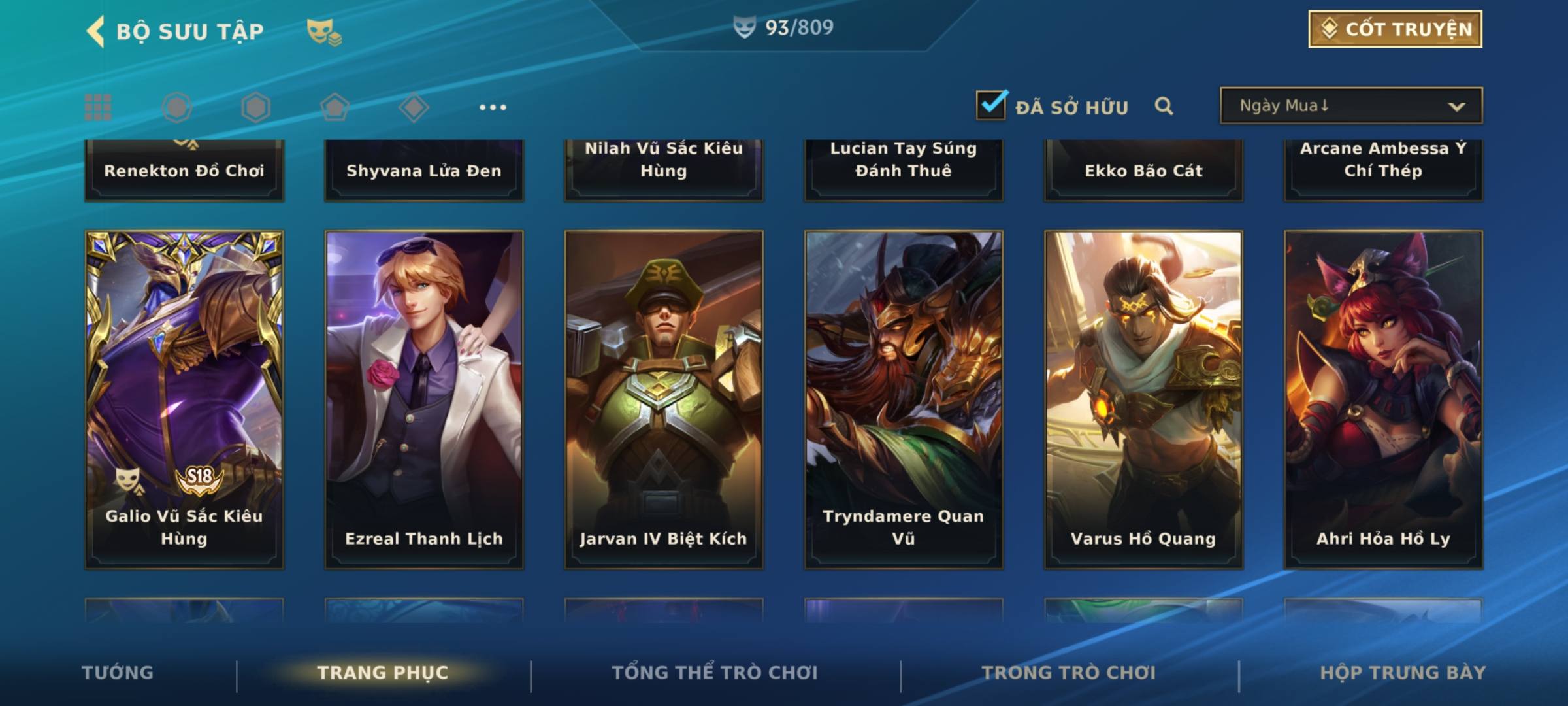Switch to the Trang Phục tab
Image resolution: width=1568 pixels, height=706 pixels.
tap(383, 673)
